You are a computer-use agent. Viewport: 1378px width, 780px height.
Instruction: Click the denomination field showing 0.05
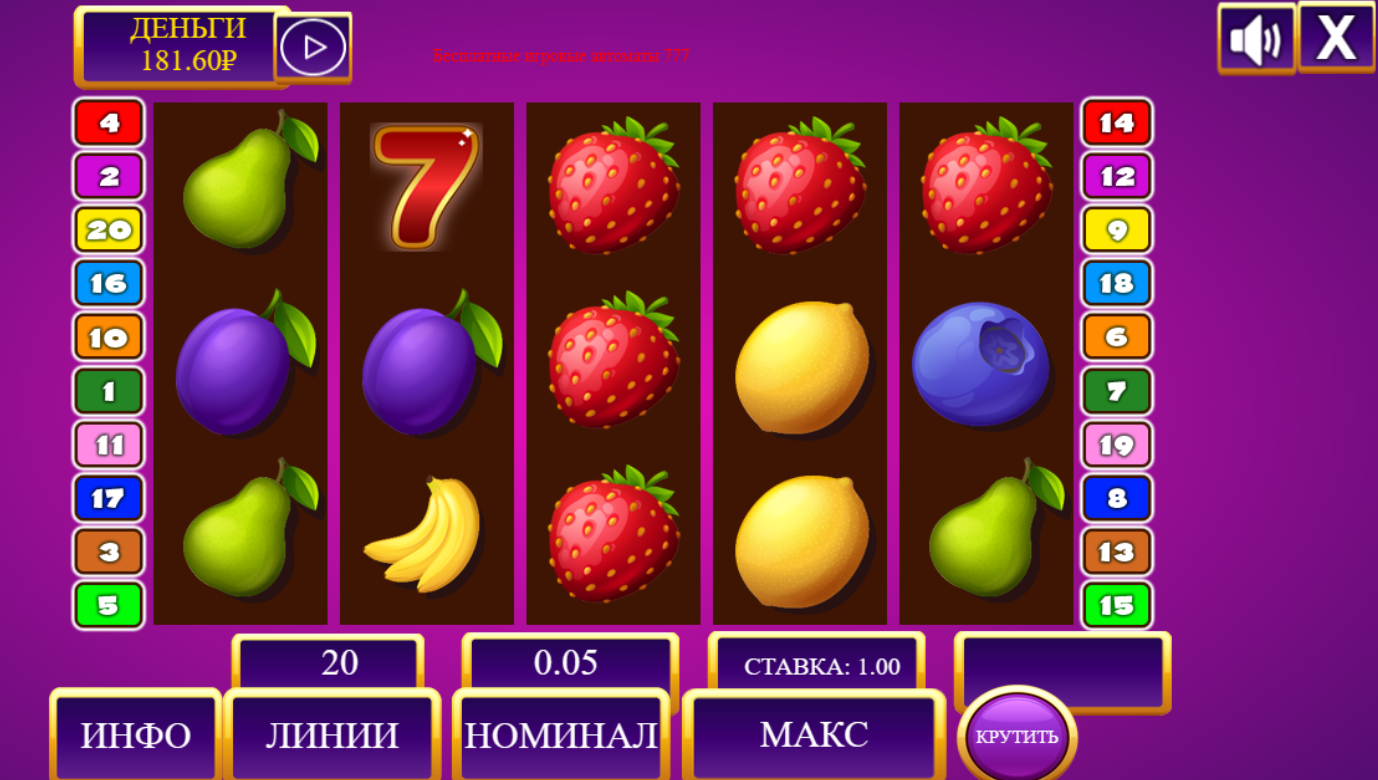click(x=567, y=661)
